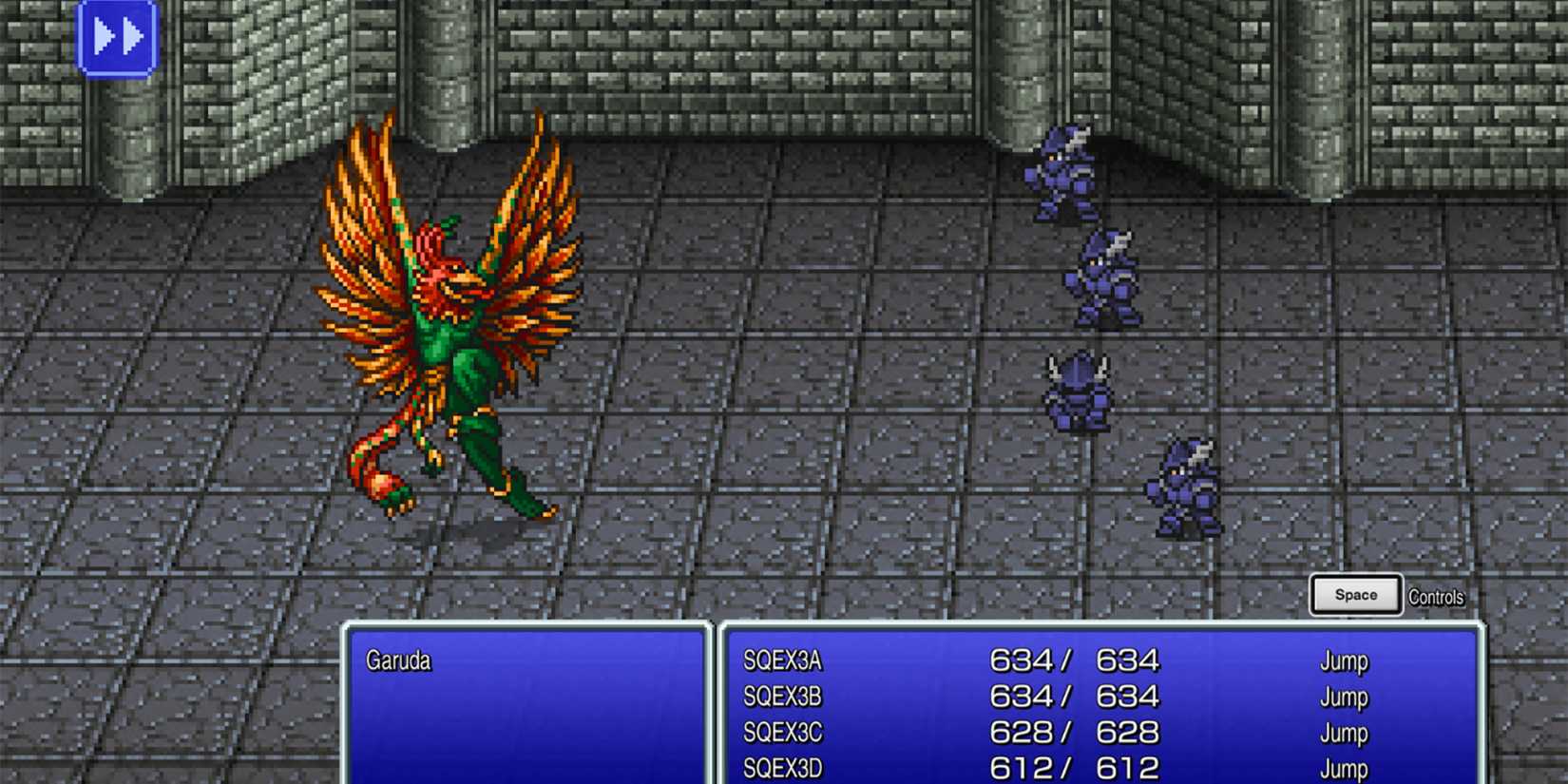Click the Controls label next to Space
Screen dimensions: 1568x784
tap(1437, 597)
